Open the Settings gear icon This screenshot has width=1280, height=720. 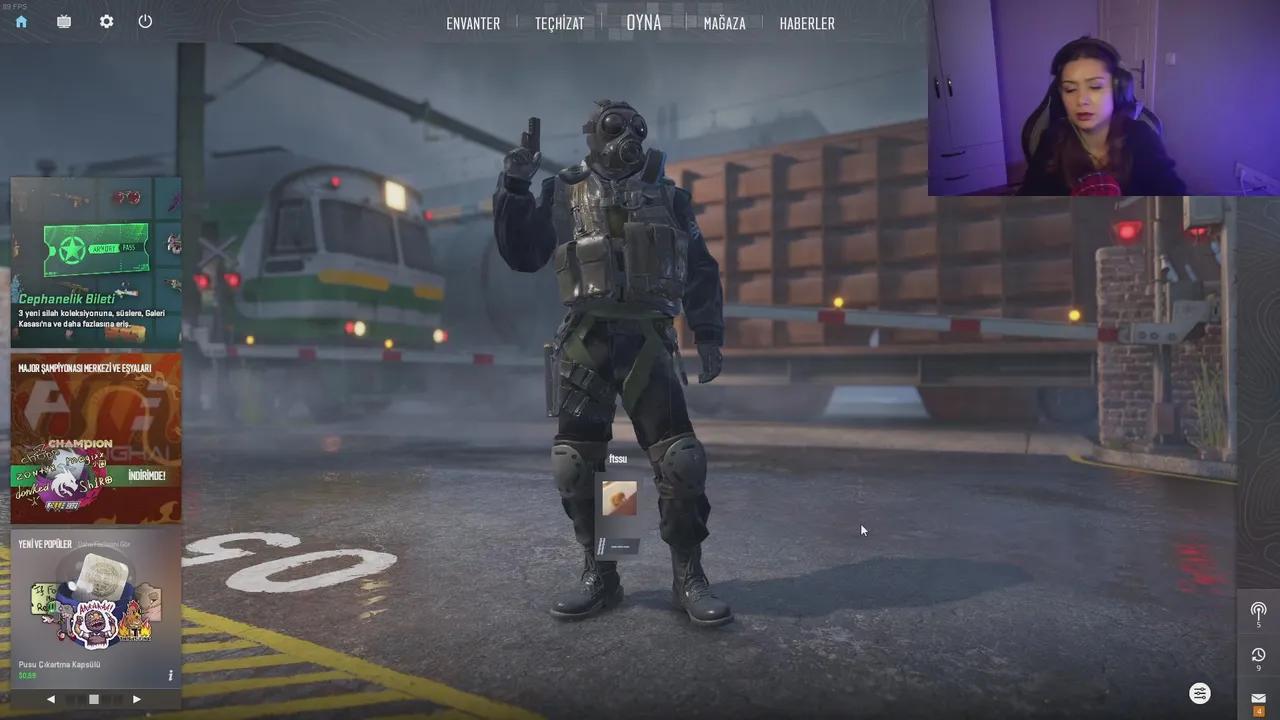click(106, 21)
